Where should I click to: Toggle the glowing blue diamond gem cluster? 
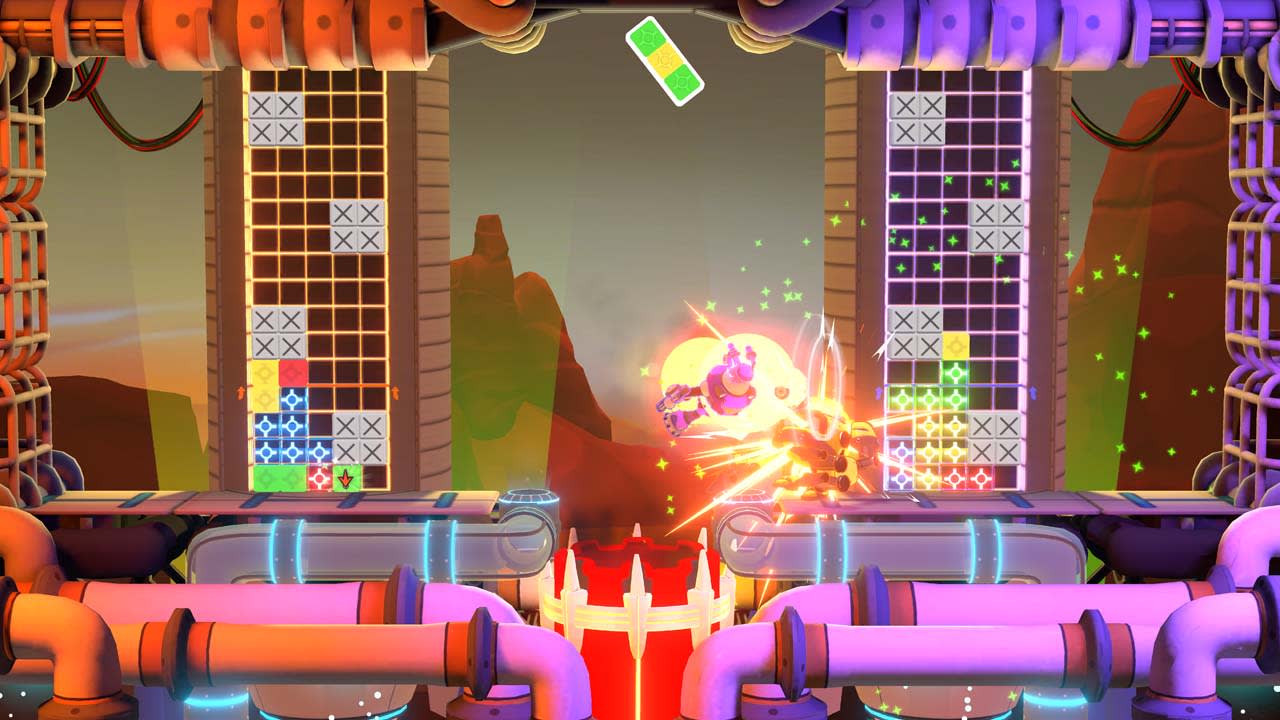pos(277,436)
